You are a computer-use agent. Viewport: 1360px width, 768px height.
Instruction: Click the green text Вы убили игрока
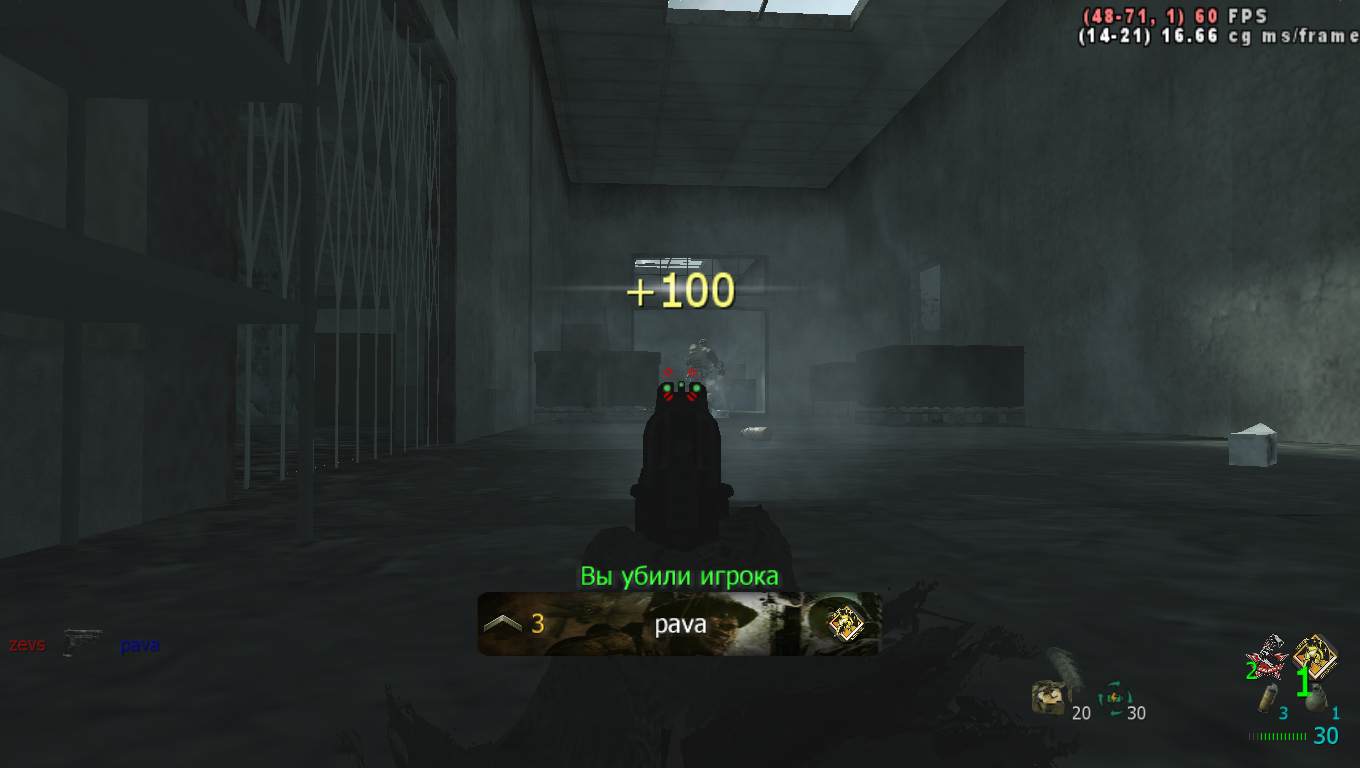click(x=679, y=575)
